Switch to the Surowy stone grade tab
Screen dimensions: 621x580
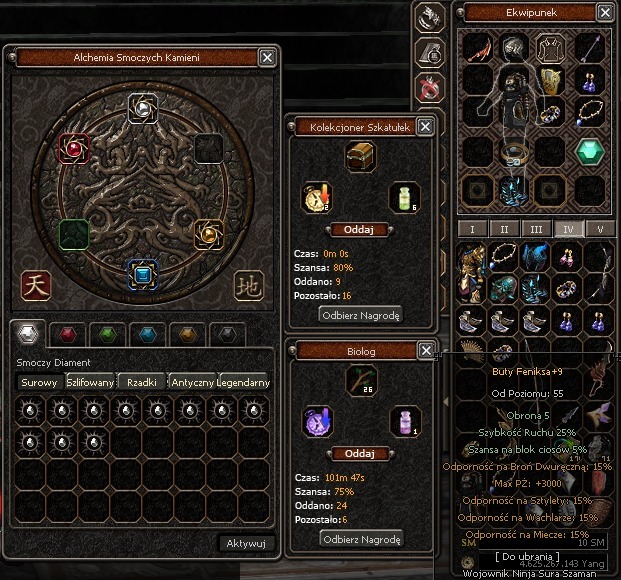[41, 382]
